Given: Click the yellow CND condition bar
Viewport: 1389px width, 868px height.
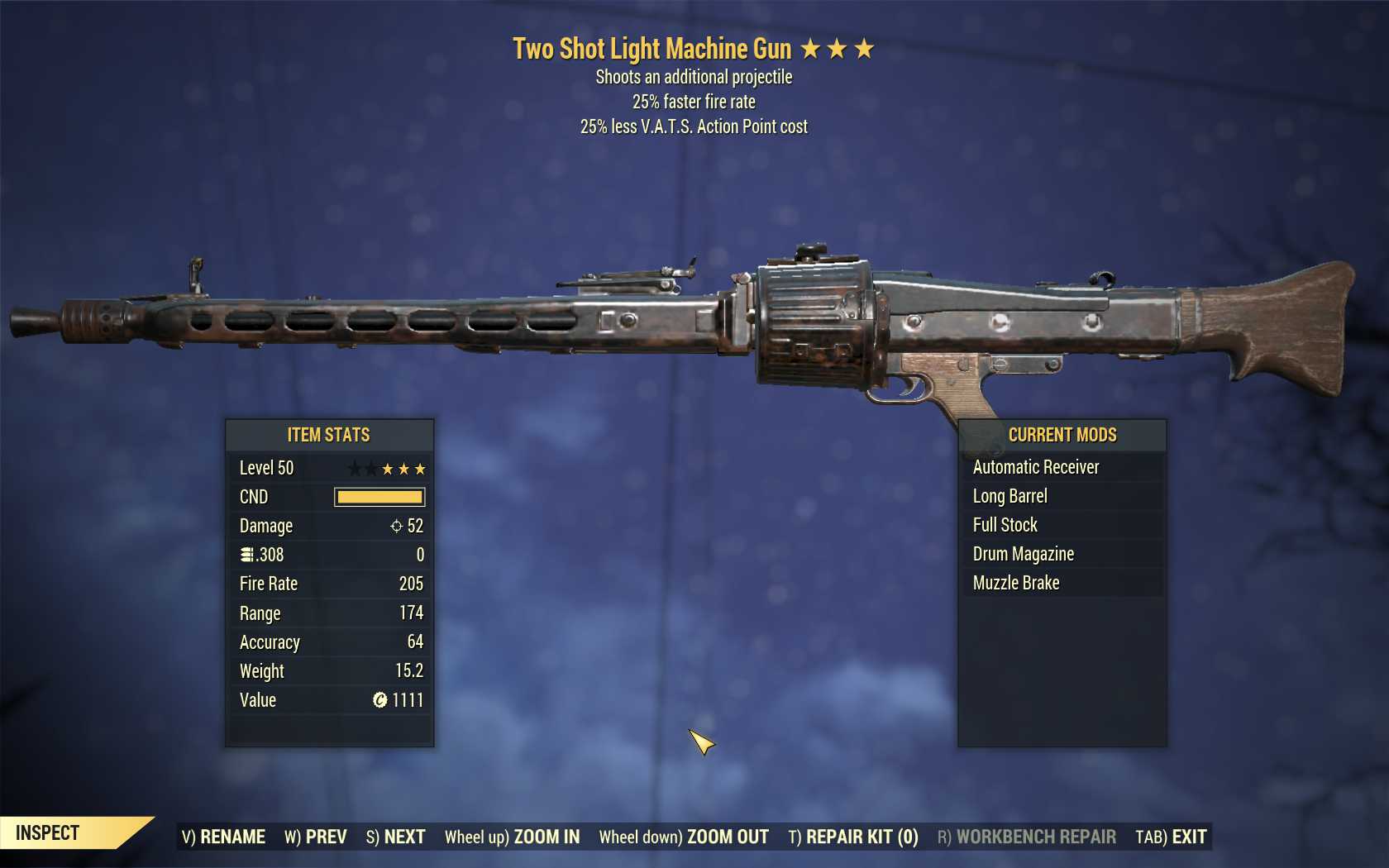Looking at the screenshot, I should pyautogui.click(x=379, y=497).
